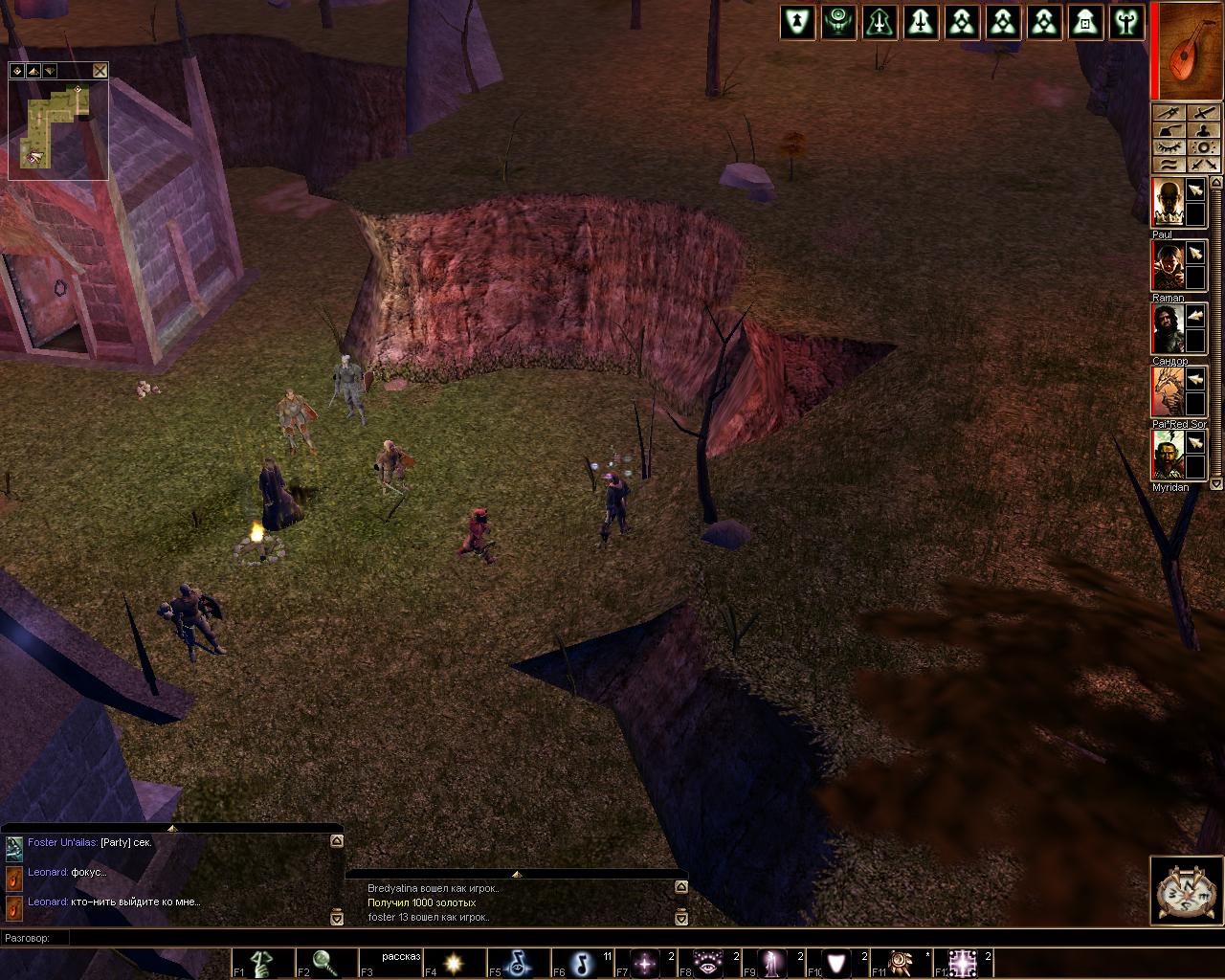Open the lute character portrait
The image size is (1225, 980).
pos(1191,50)
